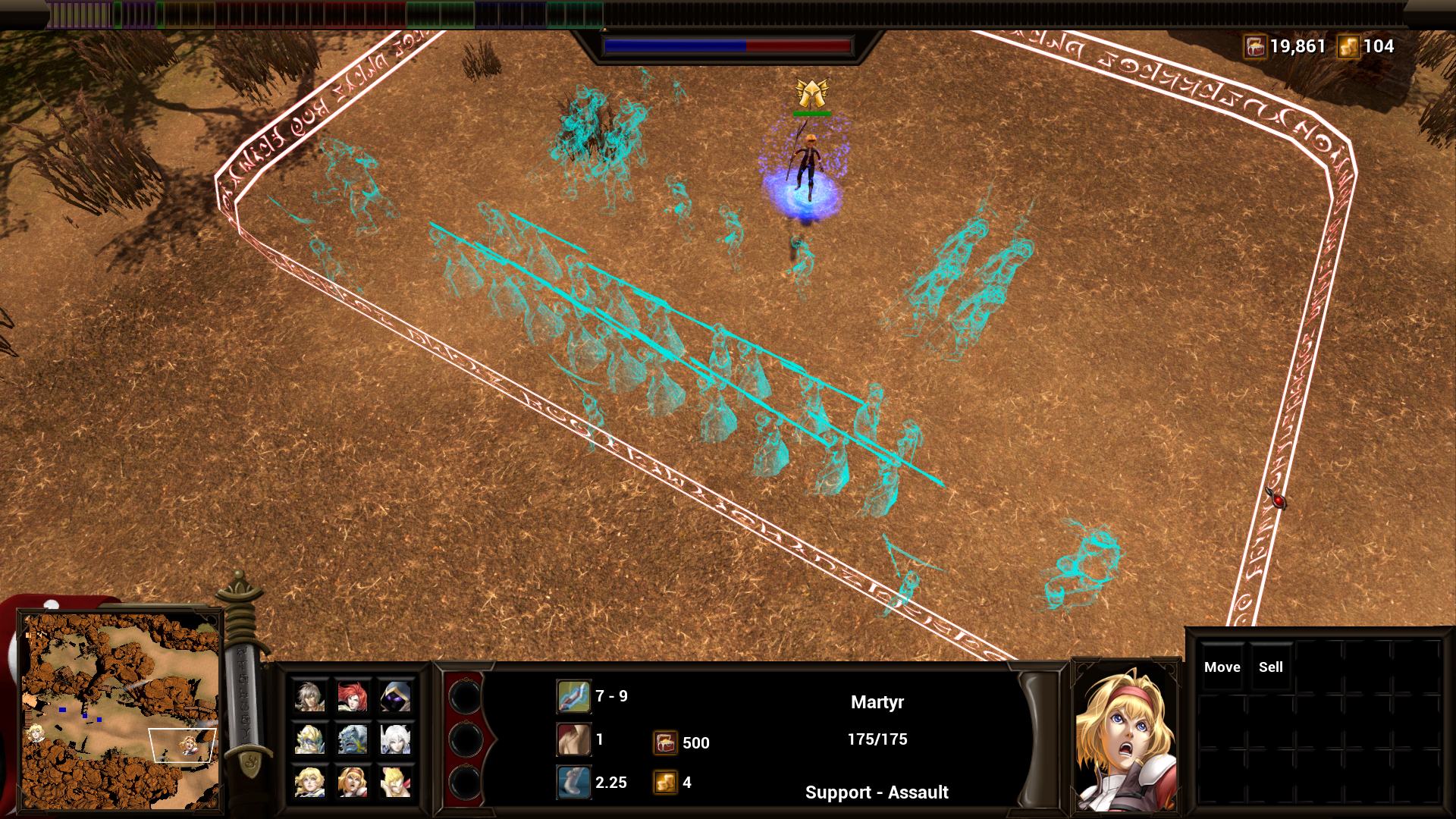The image size is (1456, 819).
Task: Click the attack damage icon
Action: [x=573, y=696]
